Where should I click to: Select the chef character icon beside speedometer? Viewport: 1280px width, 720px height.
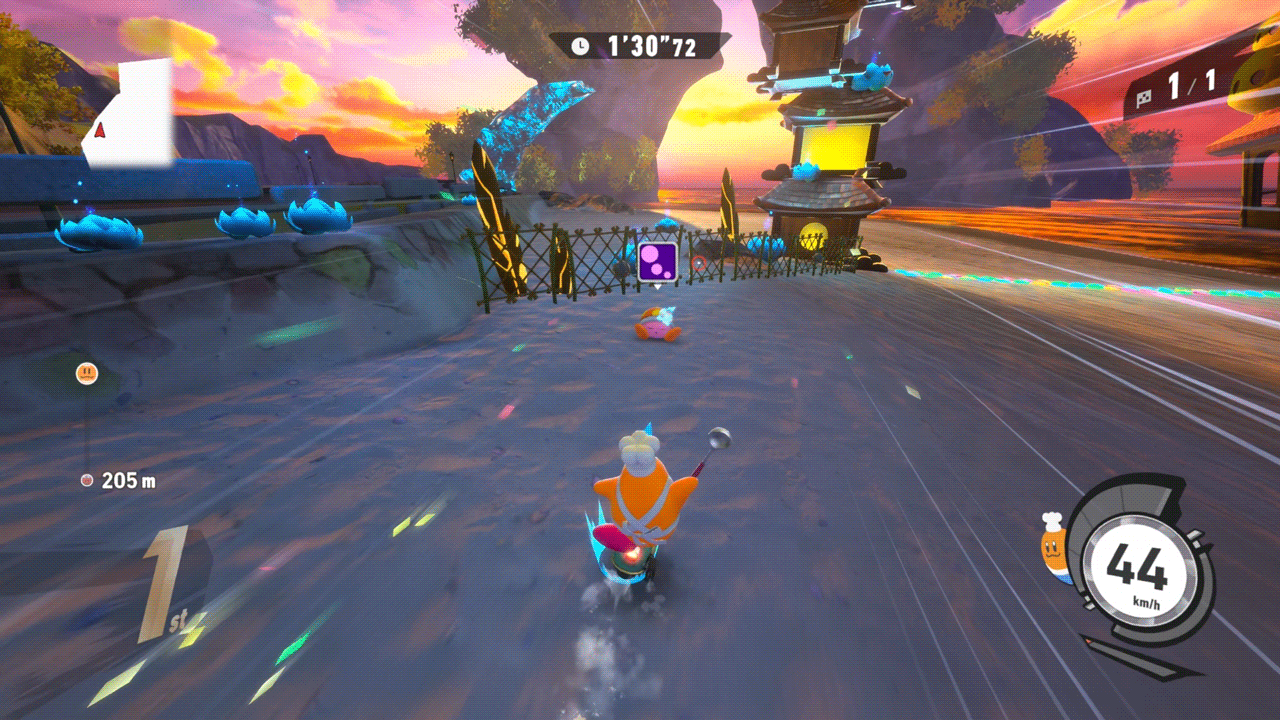point(1053,548)
